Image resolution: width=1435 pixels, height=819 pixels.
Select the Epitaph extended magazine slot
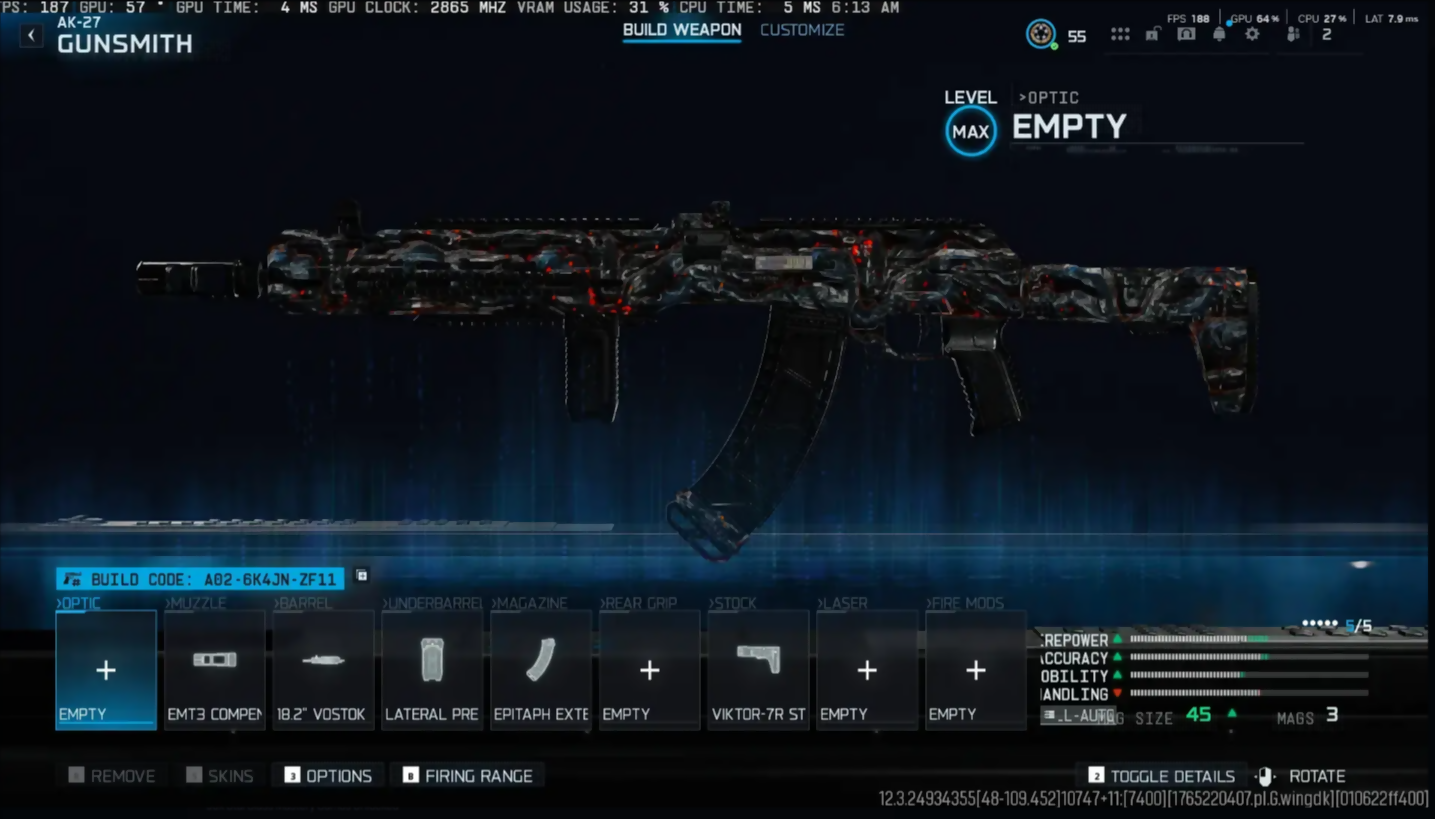[541, 670]
